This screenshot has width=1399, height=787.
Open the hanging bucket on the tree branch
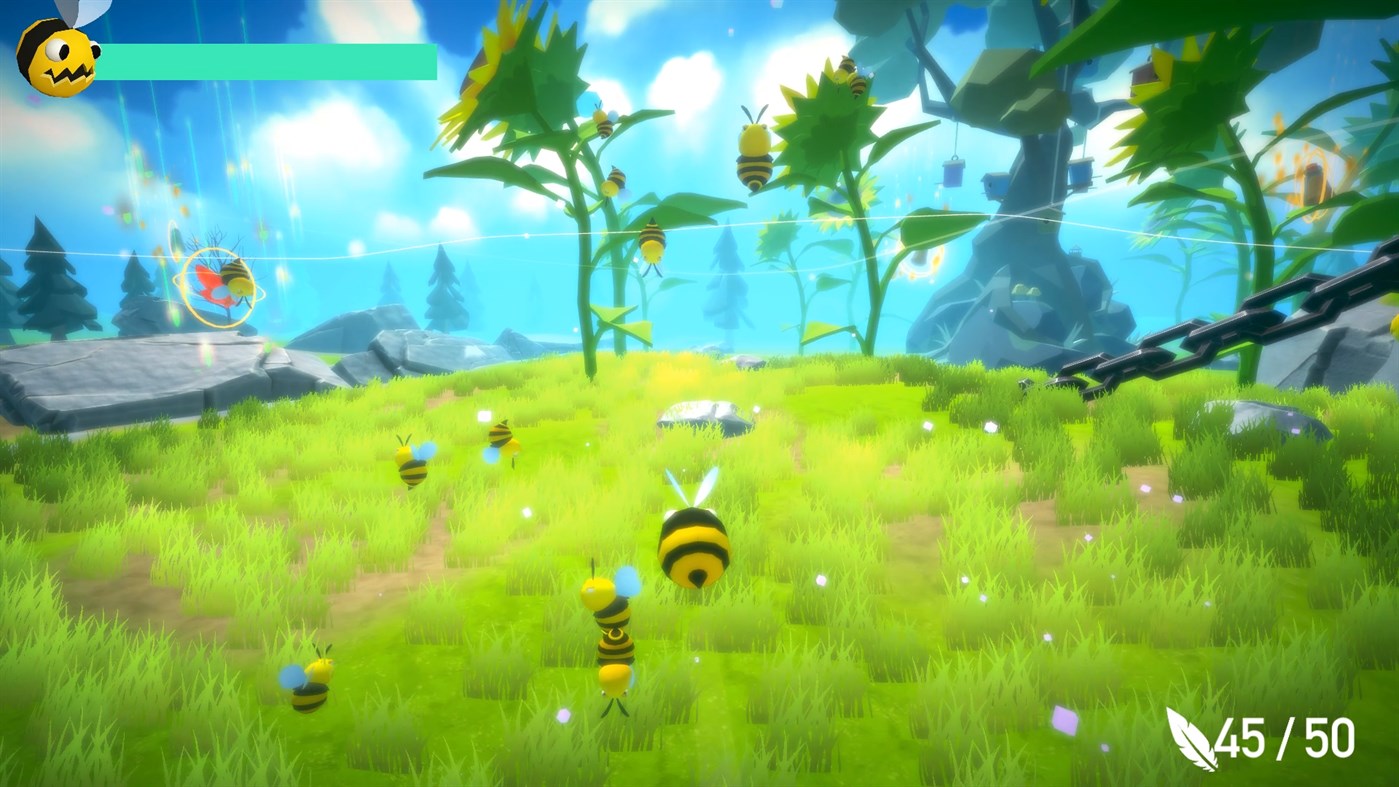point(952,172)
